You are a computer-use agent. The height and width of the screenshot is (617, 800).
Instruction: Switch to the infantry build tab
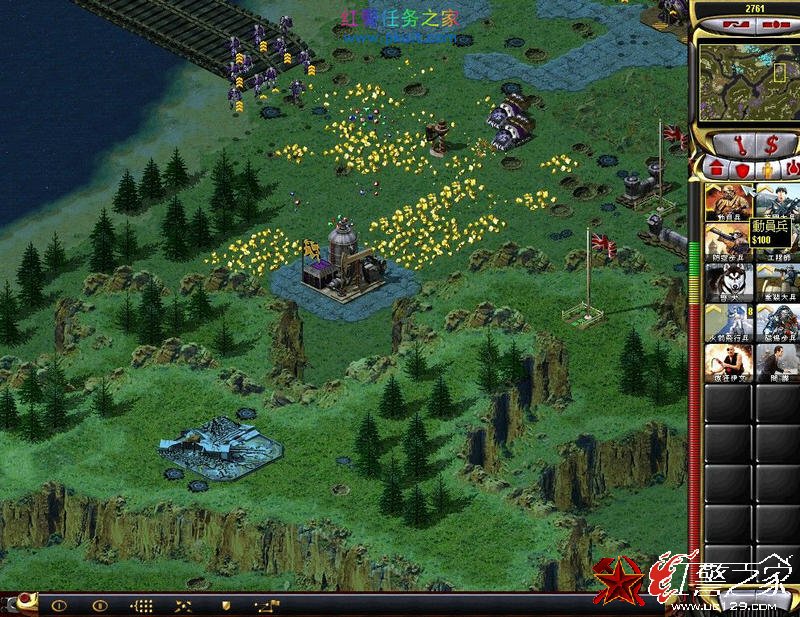tap(767, 169)
